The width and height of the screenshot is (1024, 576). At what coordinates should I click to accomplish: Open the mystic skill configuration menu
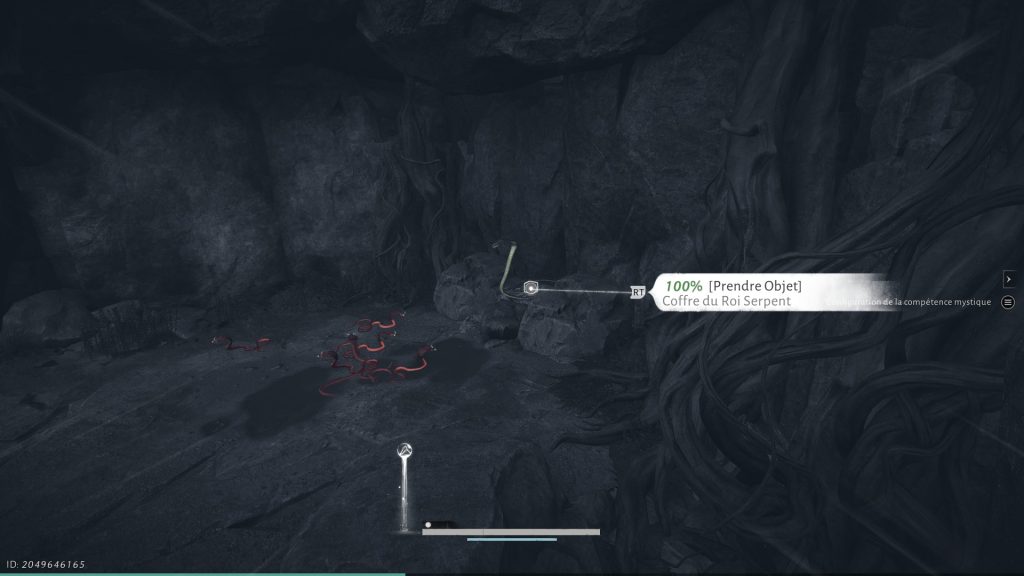click(1007, 302)
